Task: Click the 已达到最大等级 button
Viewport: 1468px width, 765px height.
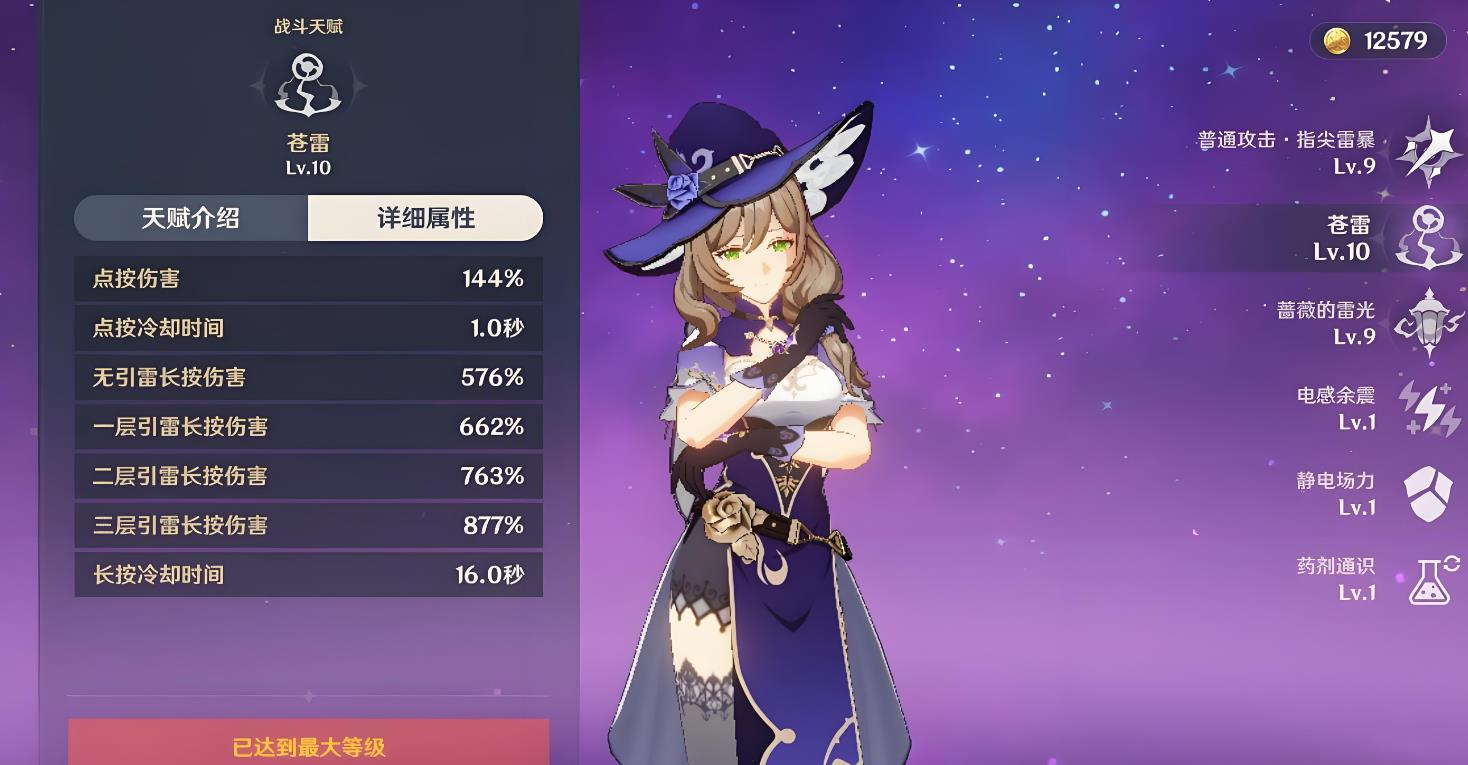Action: [x=308, y=745]
